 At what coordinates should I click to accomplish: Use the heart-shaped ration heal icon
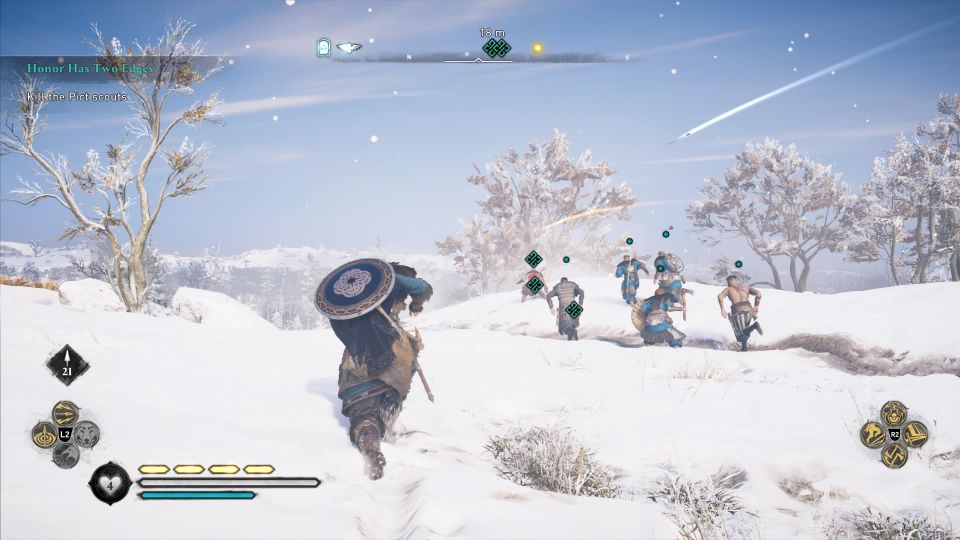(x=109, y=482)
